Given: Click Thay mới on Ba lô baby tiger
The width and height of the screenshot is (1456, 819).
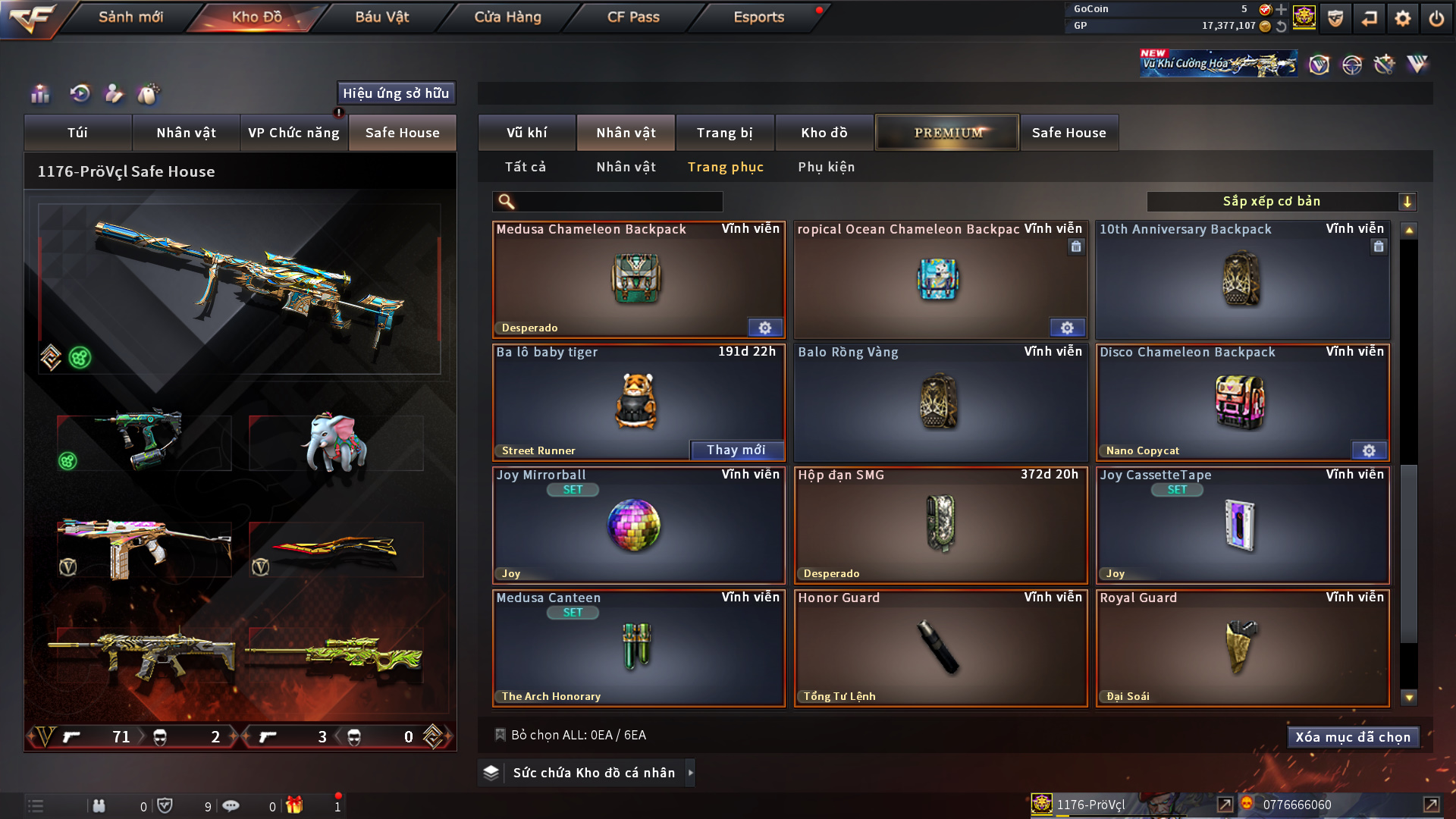Looking at the screenshot, I should (736, 450).
